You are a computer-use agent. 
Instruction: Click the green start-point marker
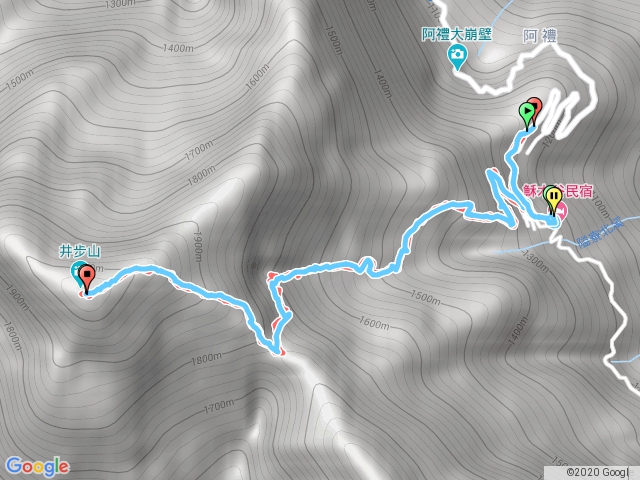pyautogui.click(x=526, y=112)
